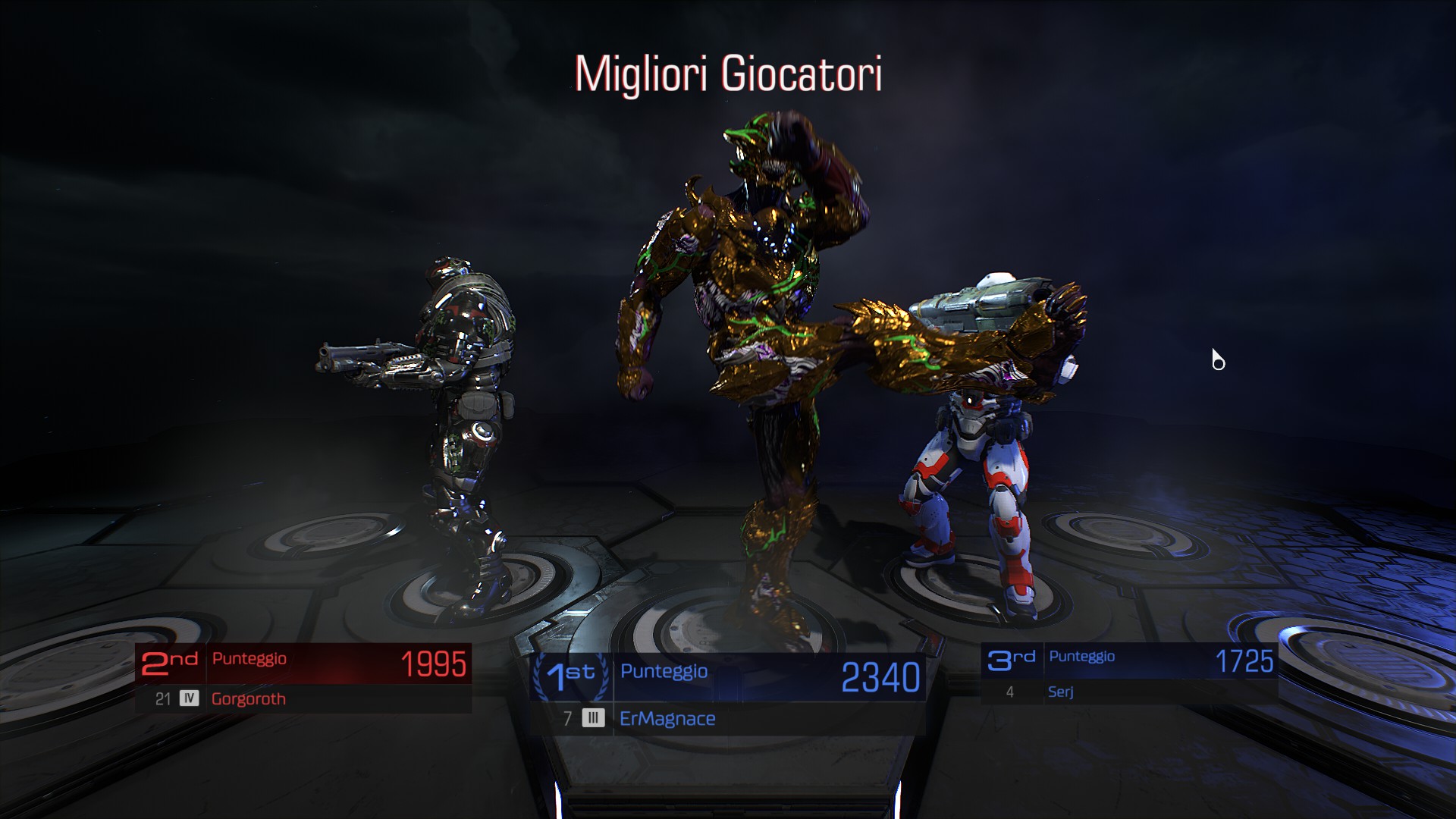
Task: Select ErMagnace's first place player panel
Action: click(x=728, y=694)
